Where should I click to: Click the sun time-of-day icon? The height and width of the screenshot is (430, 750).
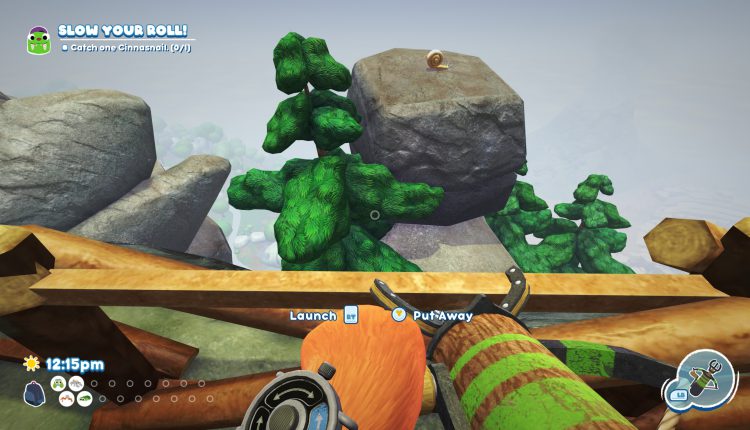(29, 364)
